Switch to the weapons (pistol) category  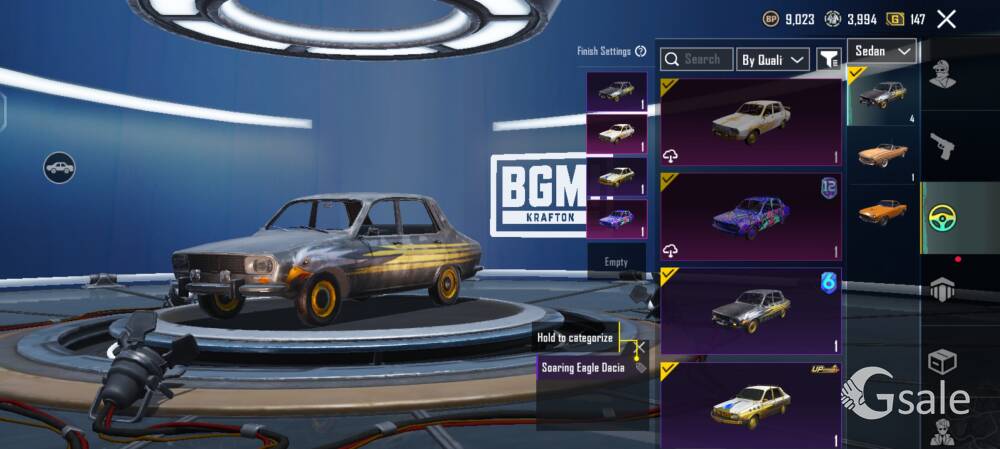pyautogui.click(x=941, y=146)
